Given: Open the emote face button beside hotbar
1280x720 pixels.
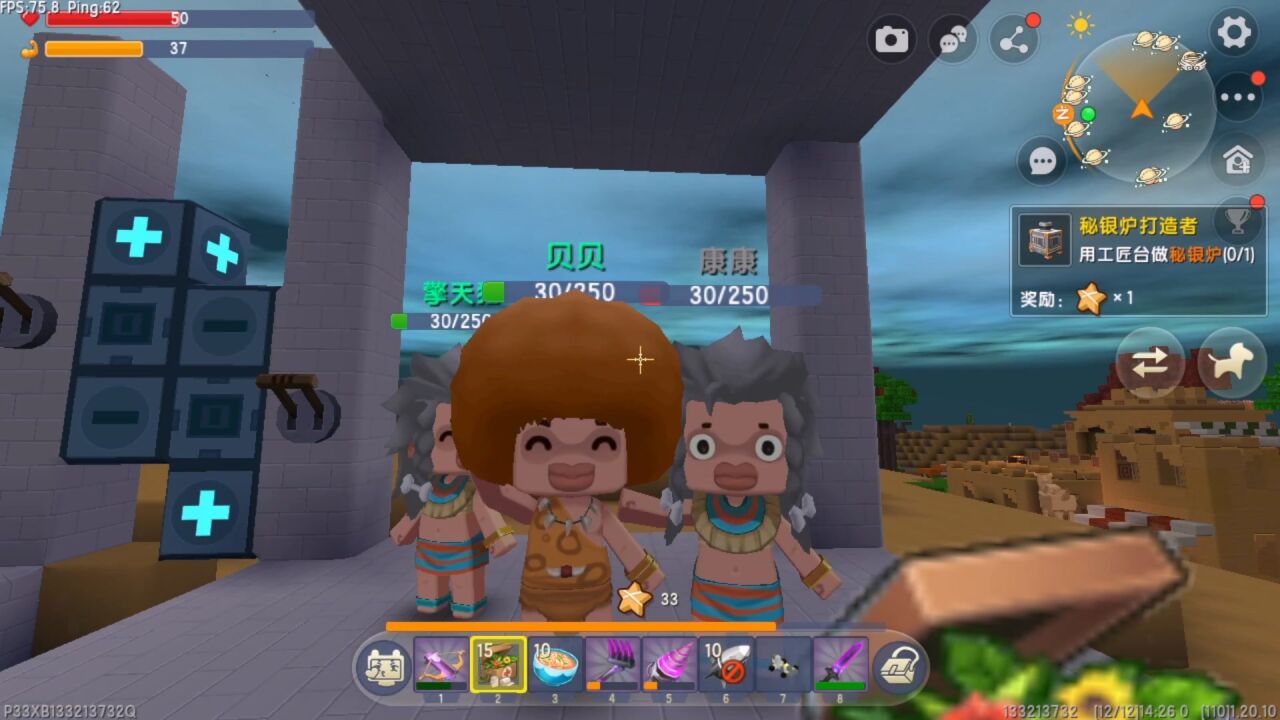Looking at the screenshot, I should [x=385, y=667].
